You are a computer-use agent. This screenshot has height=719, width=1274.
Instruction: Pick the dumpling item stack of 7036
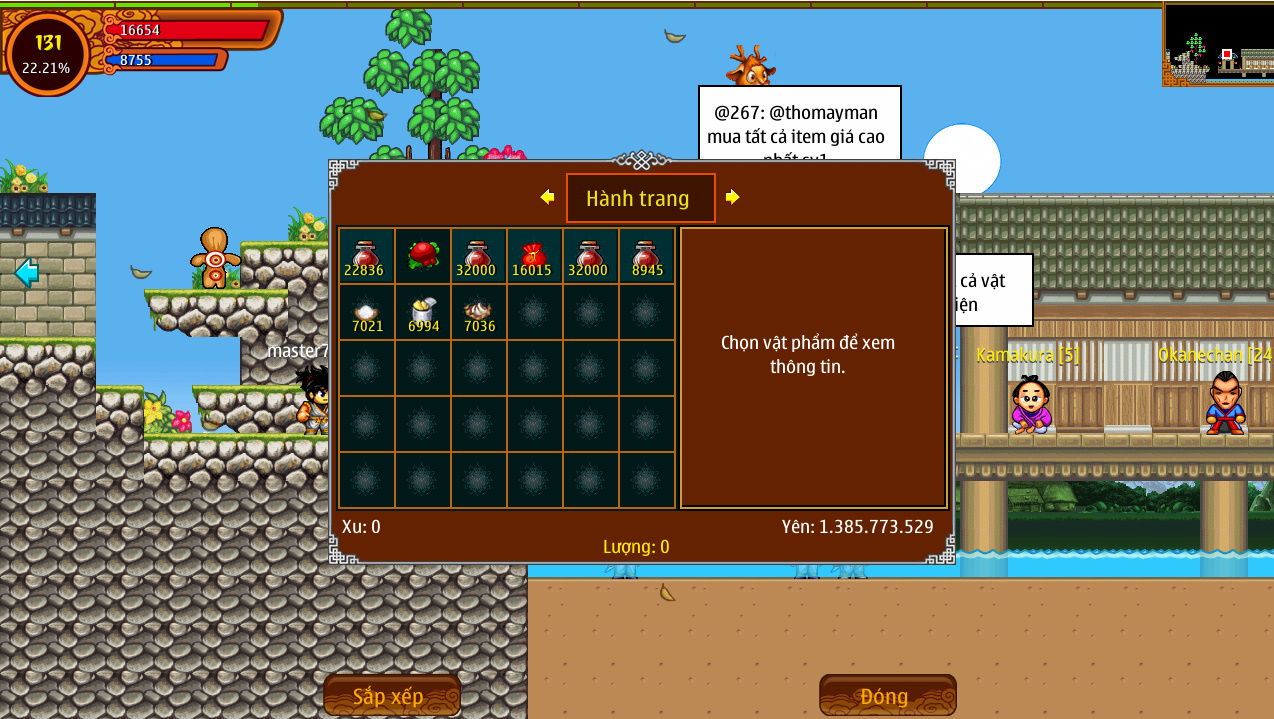pos(479,313)
